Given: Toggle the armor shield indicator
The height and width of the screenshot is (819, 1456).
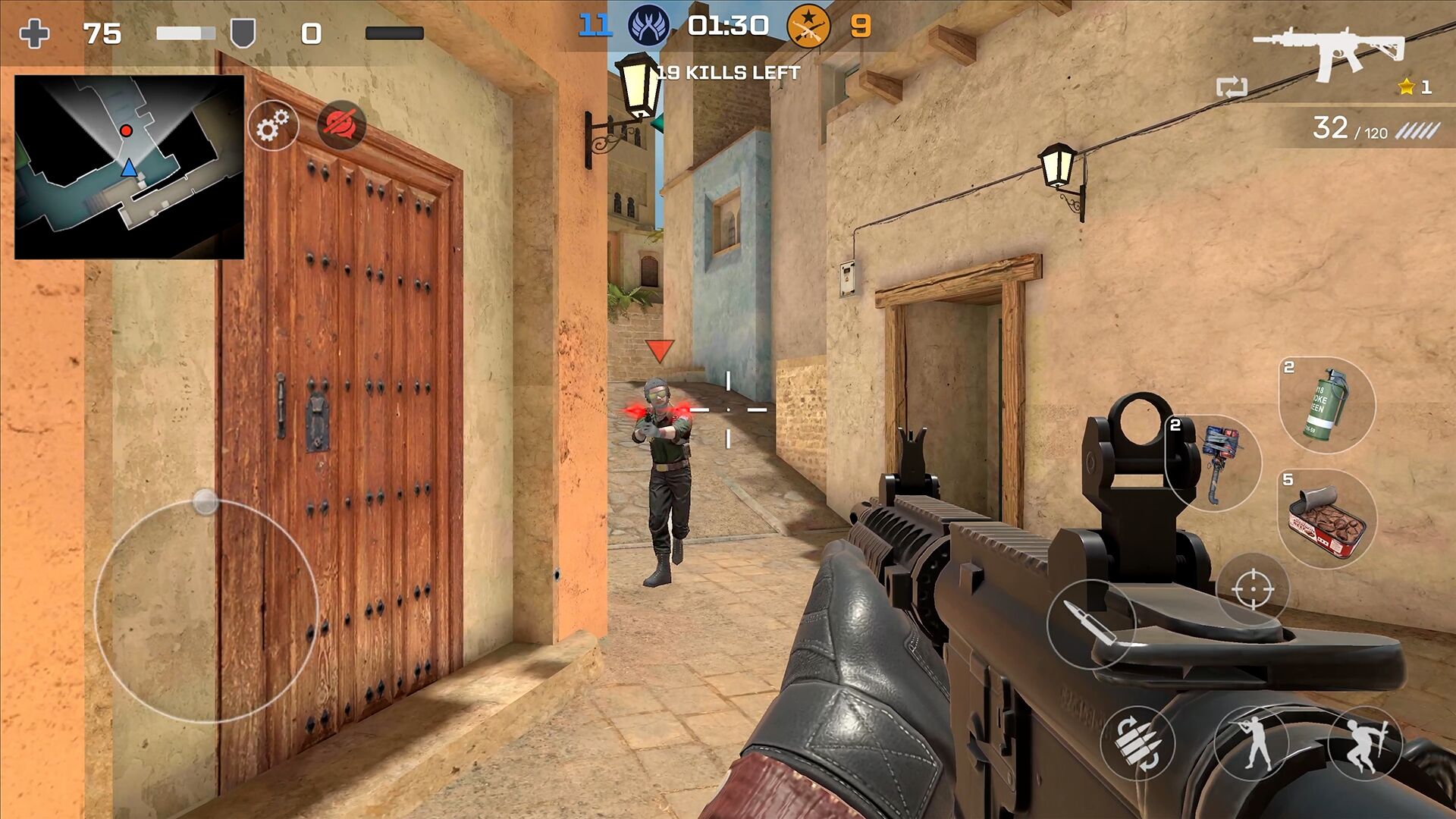Looking at the screenshot, I should coord(242,32).
